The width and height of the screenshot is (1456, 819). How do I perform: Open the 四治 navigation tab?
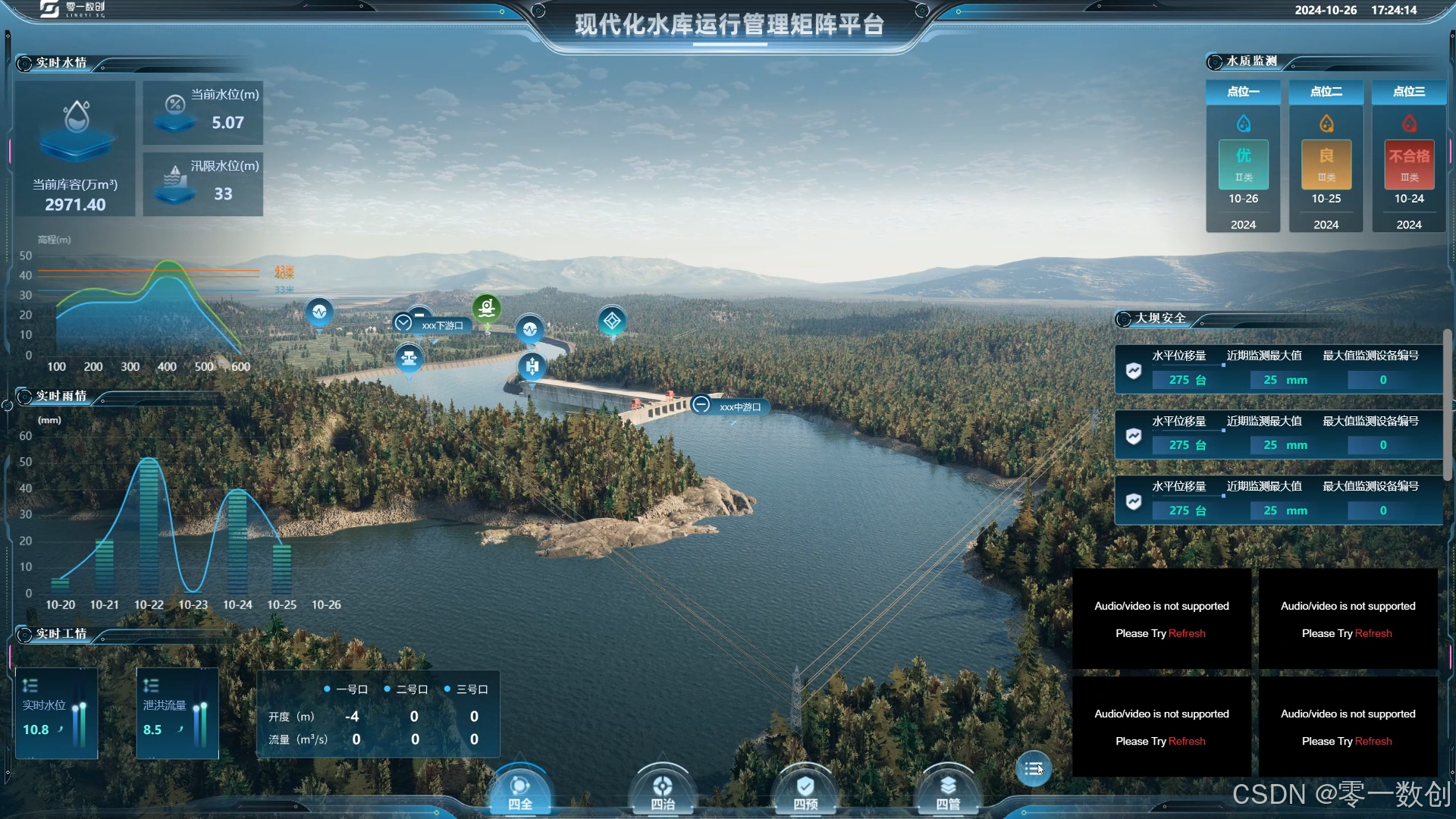pos(662,792)
